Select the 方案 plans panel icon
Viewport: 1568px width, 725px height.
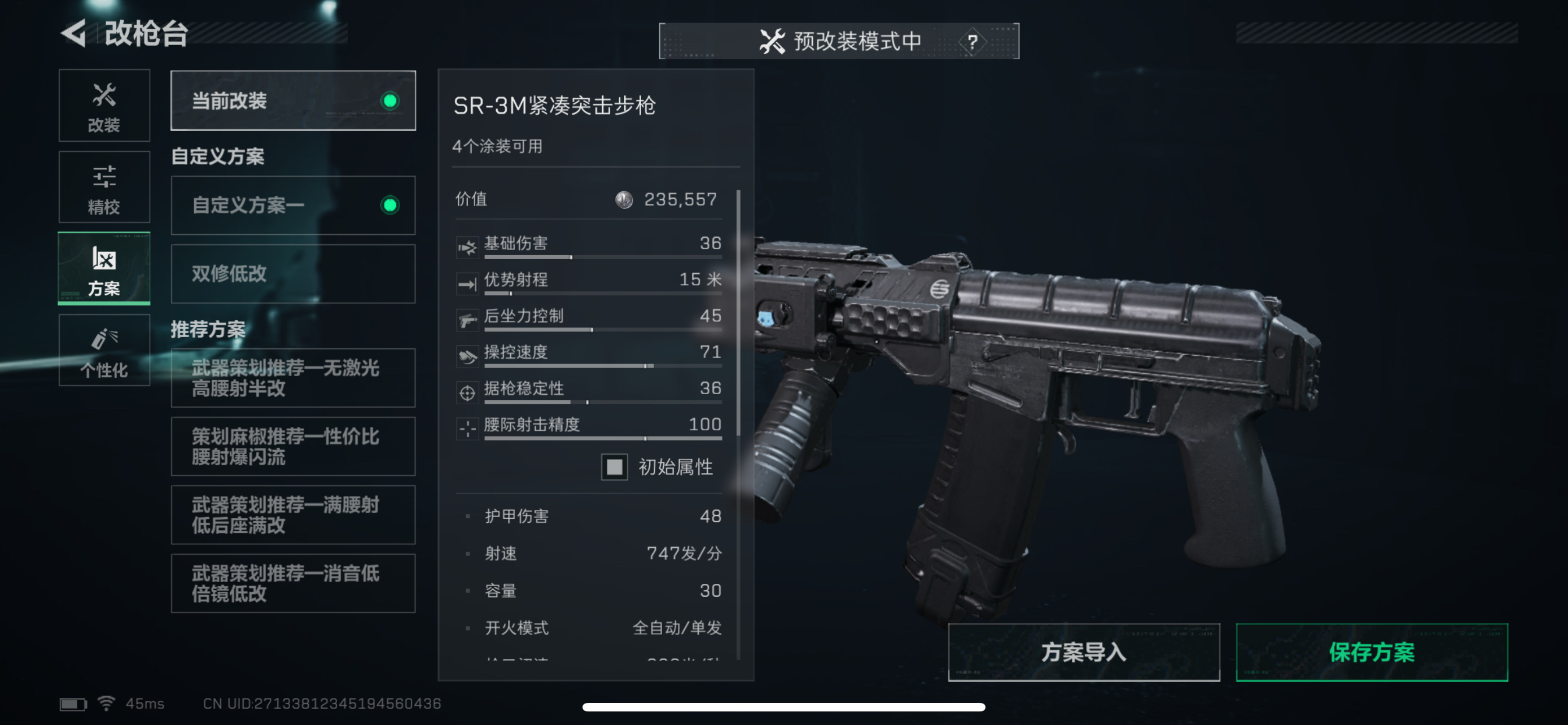point(104,259)
